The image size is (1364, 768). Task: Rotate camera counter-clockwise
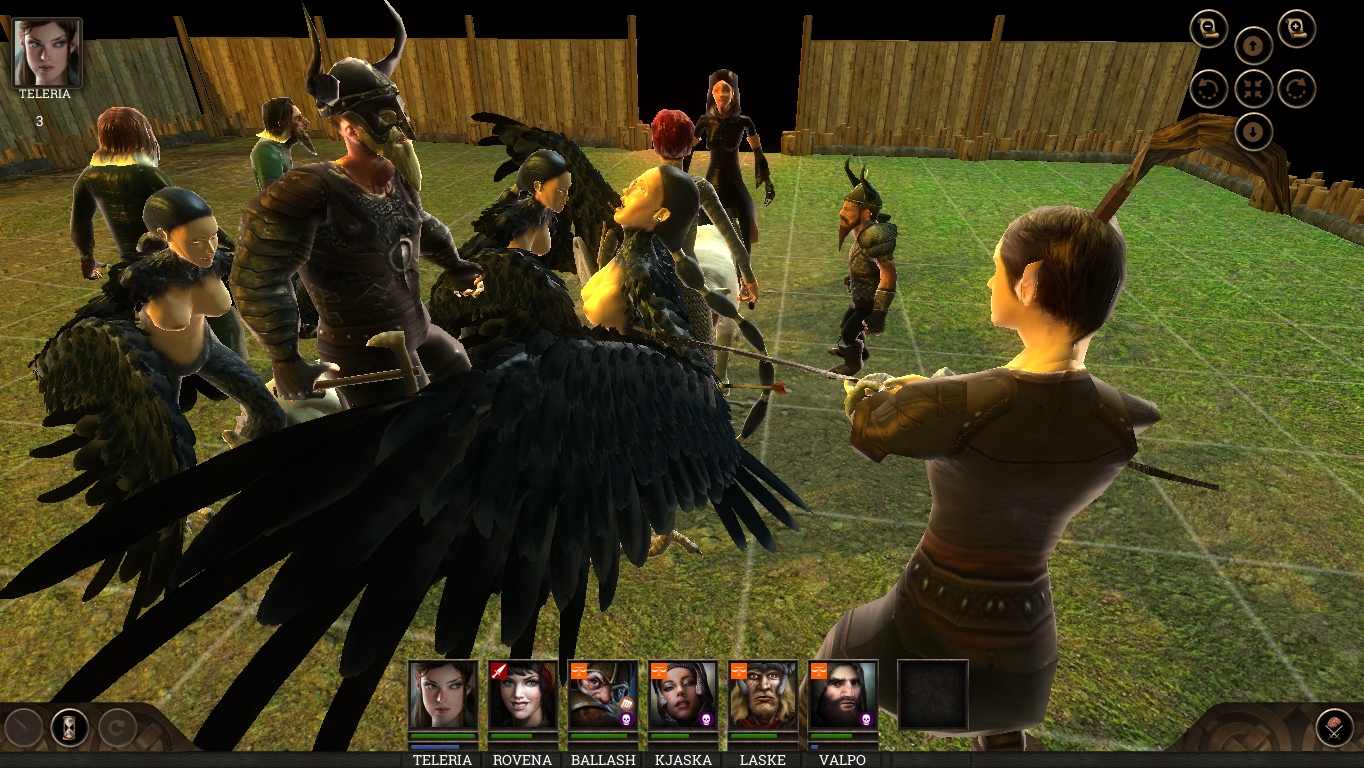[x=1208, y=88]
